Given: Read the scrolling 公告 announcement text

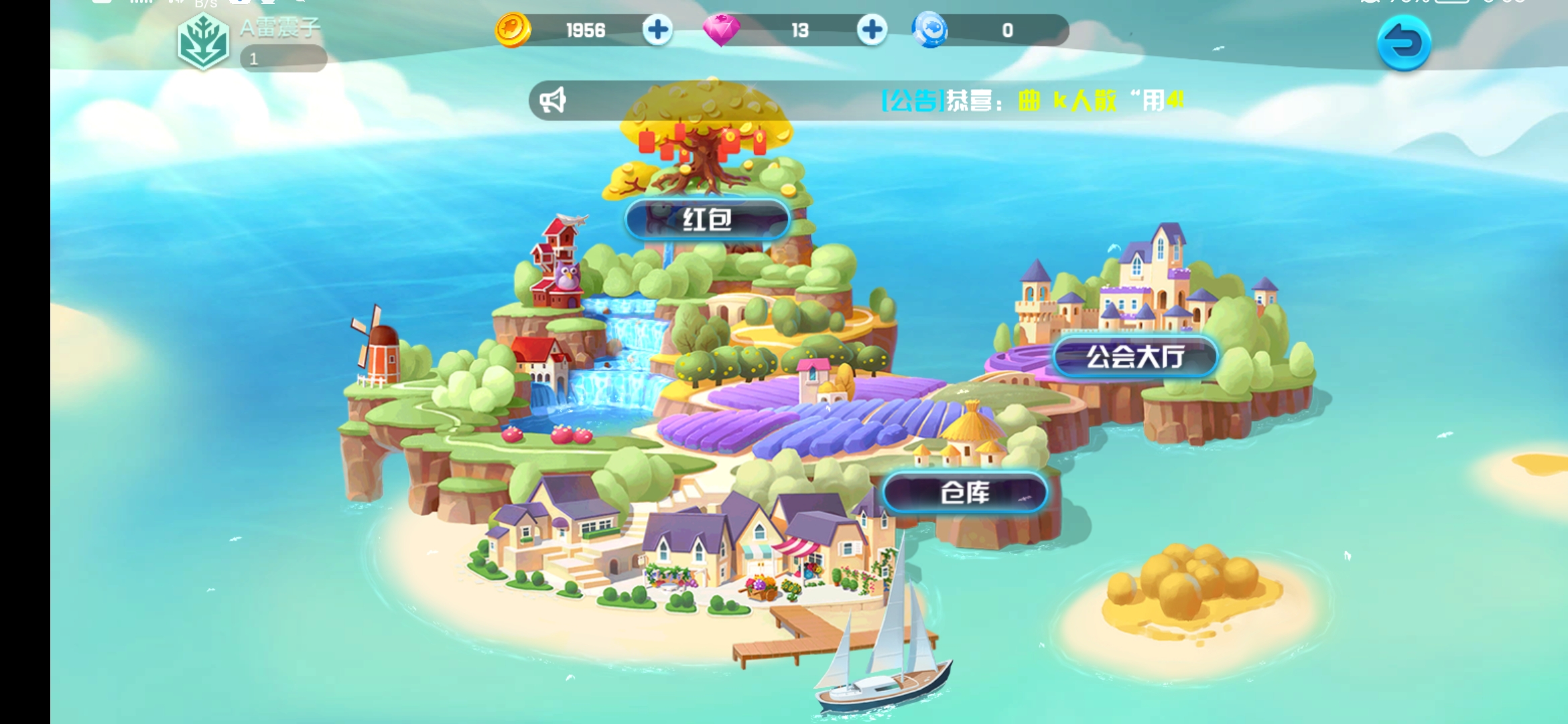Looking at the screenshot, I should pyautogui.click(x=1032, y=101).
